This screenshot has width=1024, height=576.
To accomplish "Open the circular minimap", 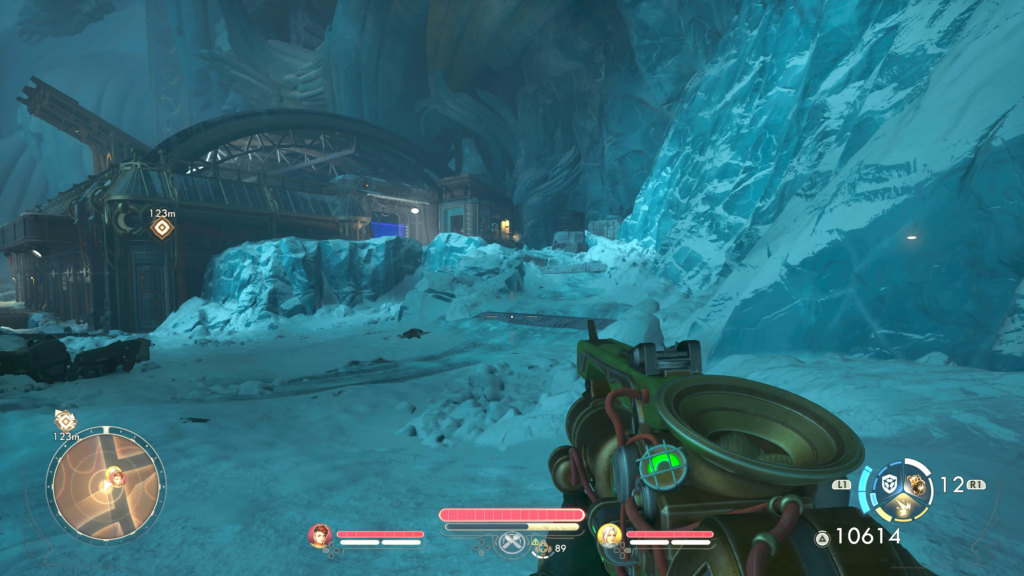I will coord(105,485).
